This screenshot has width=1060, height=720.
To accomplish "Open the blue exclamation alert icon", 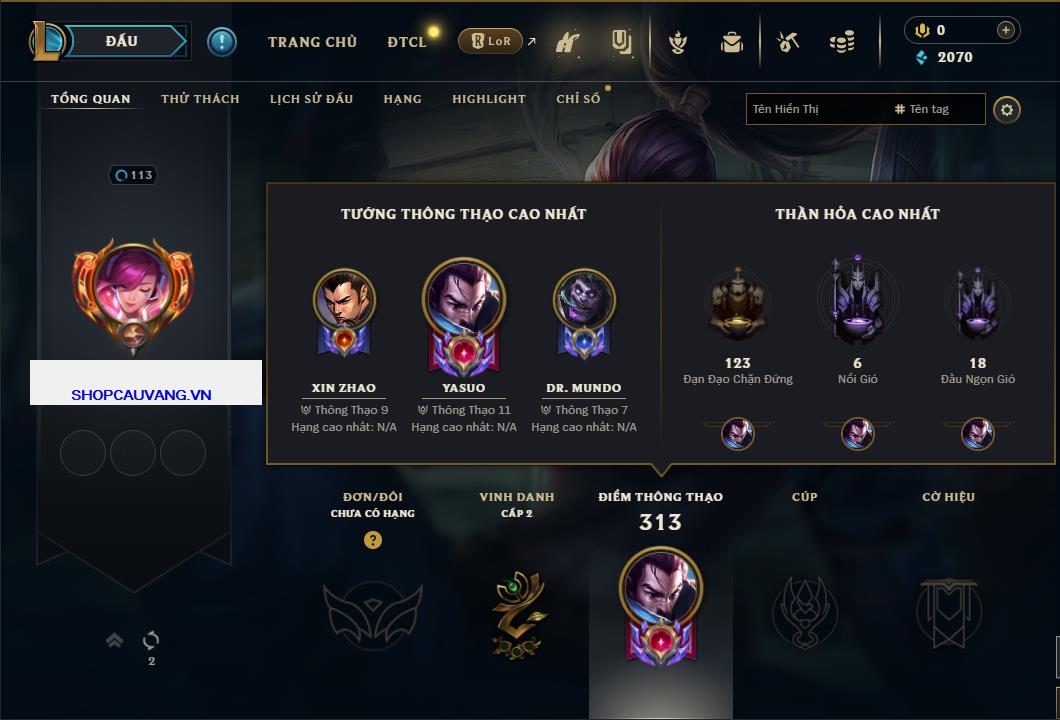I will pyautogui.click(x=221, y=41).
